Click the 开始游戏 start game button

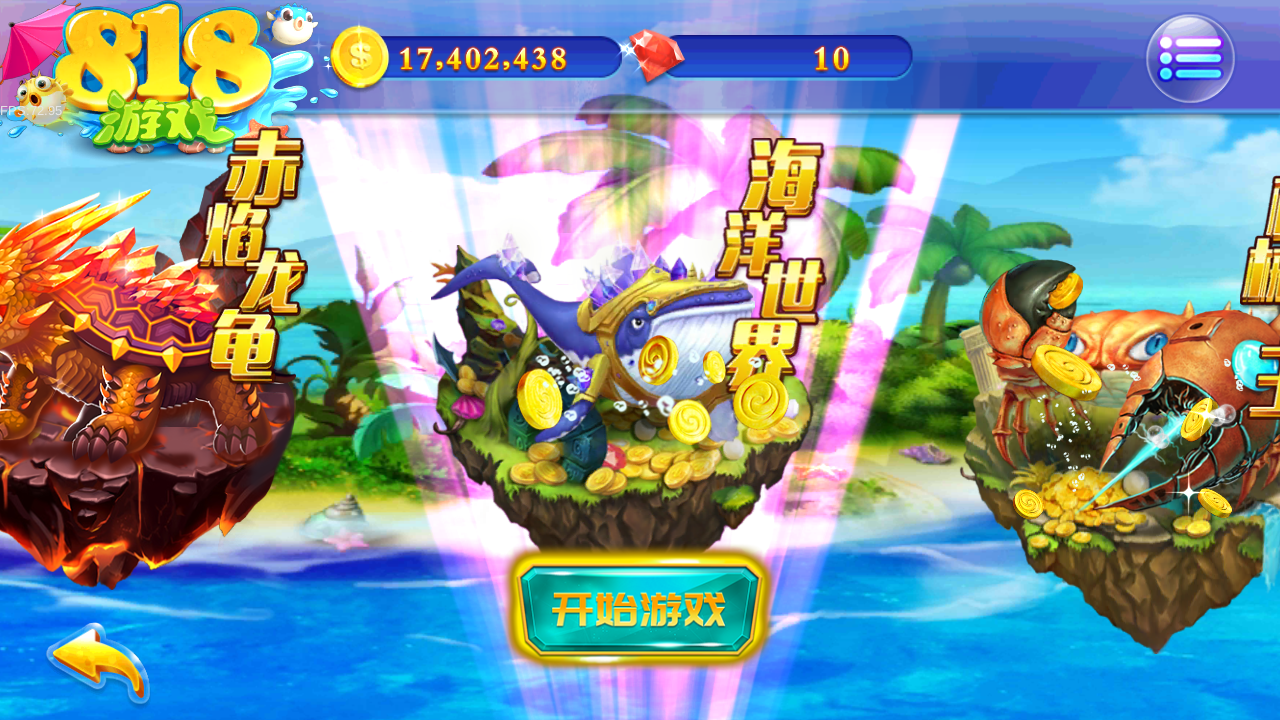(639, 609)
